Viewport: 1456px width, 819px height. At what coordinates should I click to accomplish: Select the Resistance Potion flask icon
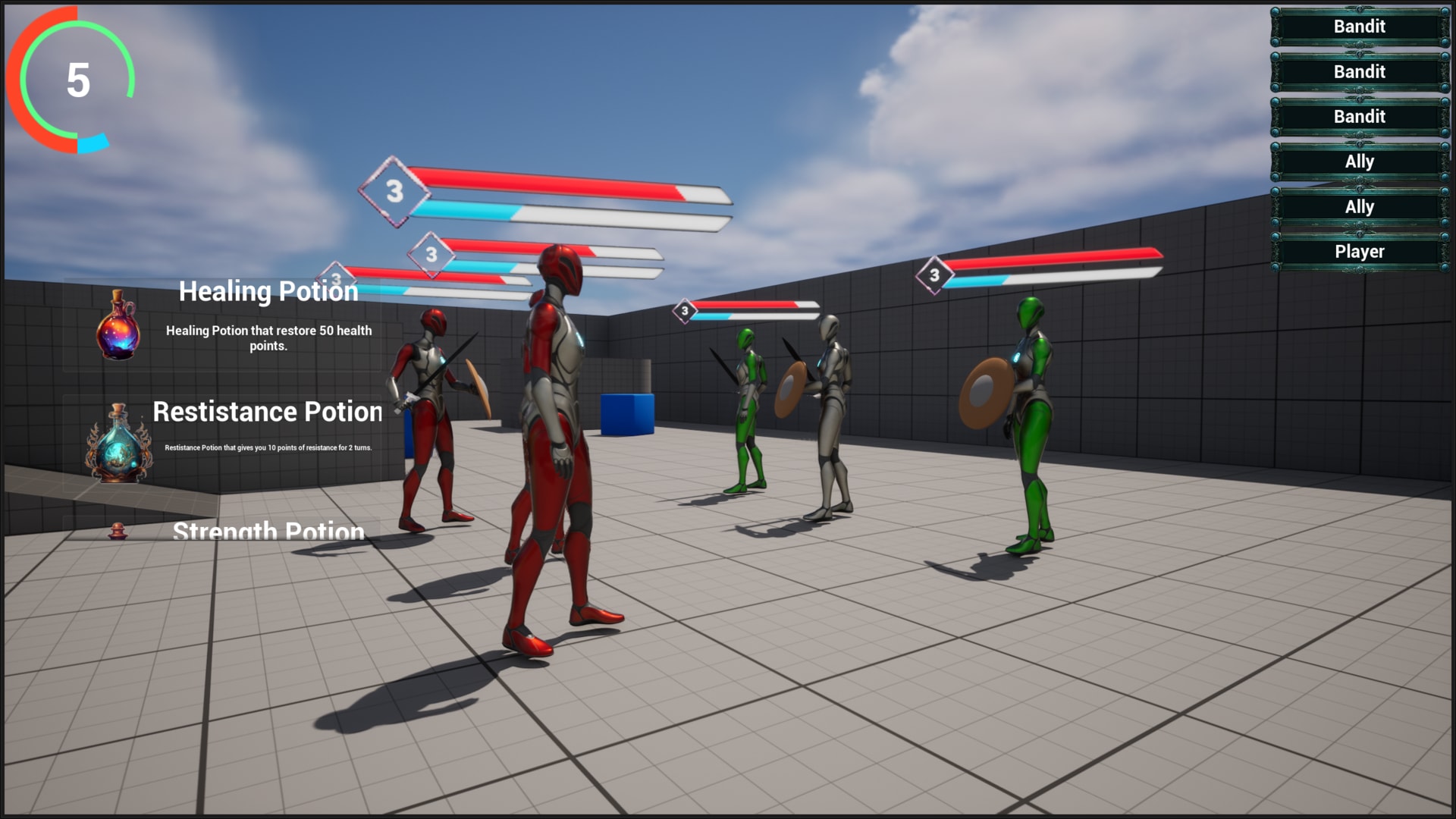point(118,447)
